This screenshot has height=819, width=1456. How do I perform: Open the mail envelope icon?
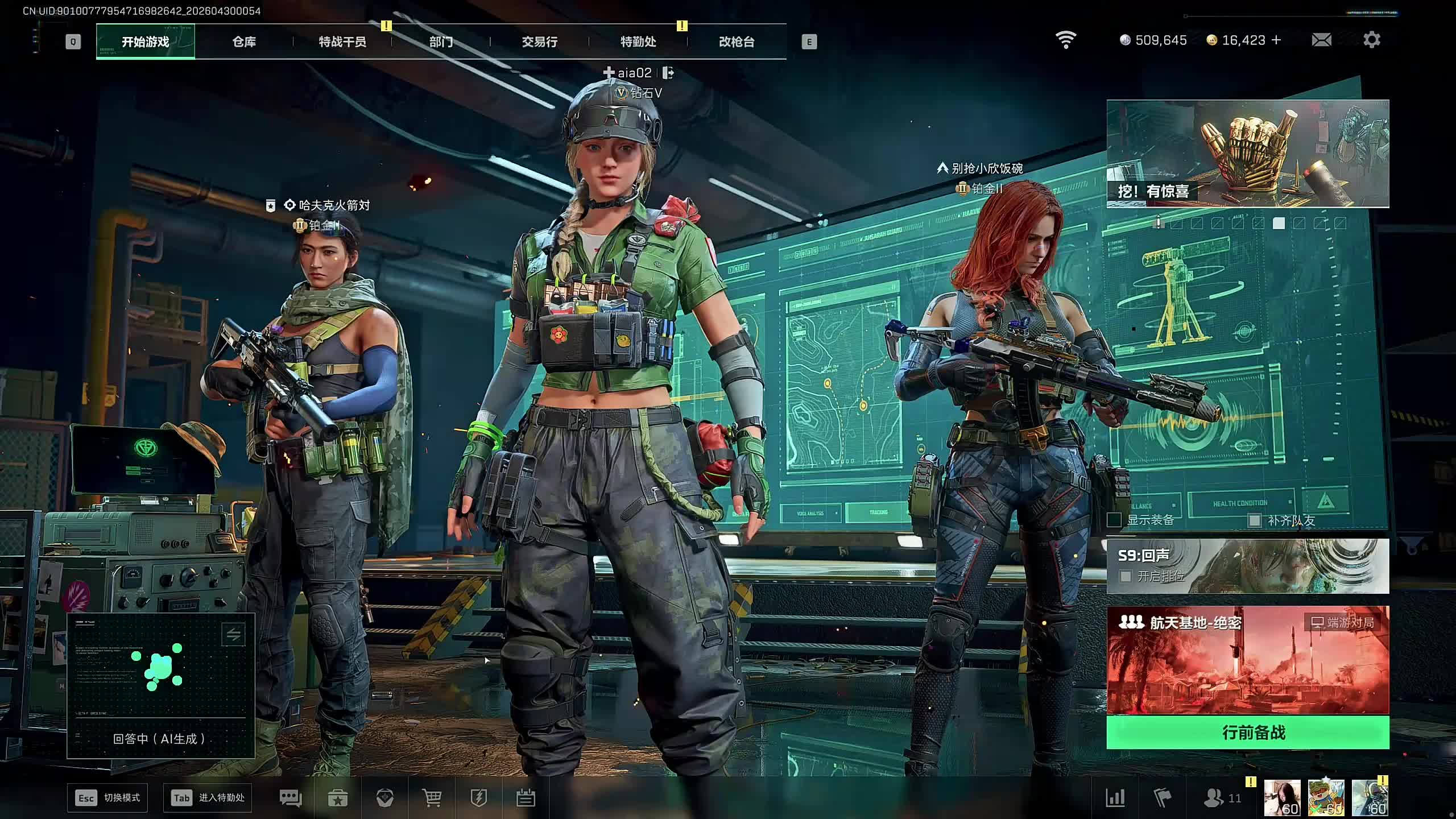pyautogui.click(x=1321, y=40)
